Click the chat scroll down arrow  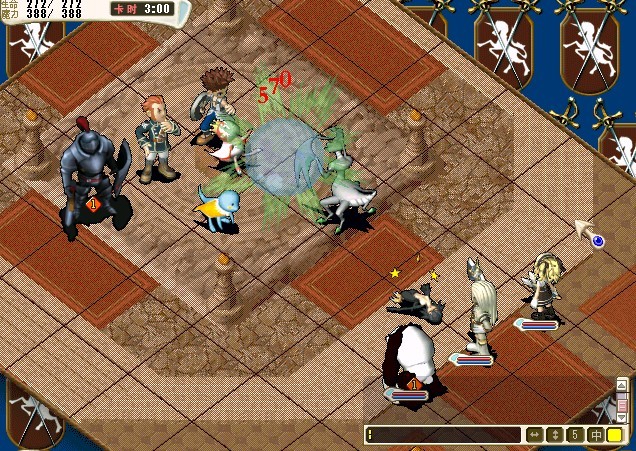click(x=622, y=419)
